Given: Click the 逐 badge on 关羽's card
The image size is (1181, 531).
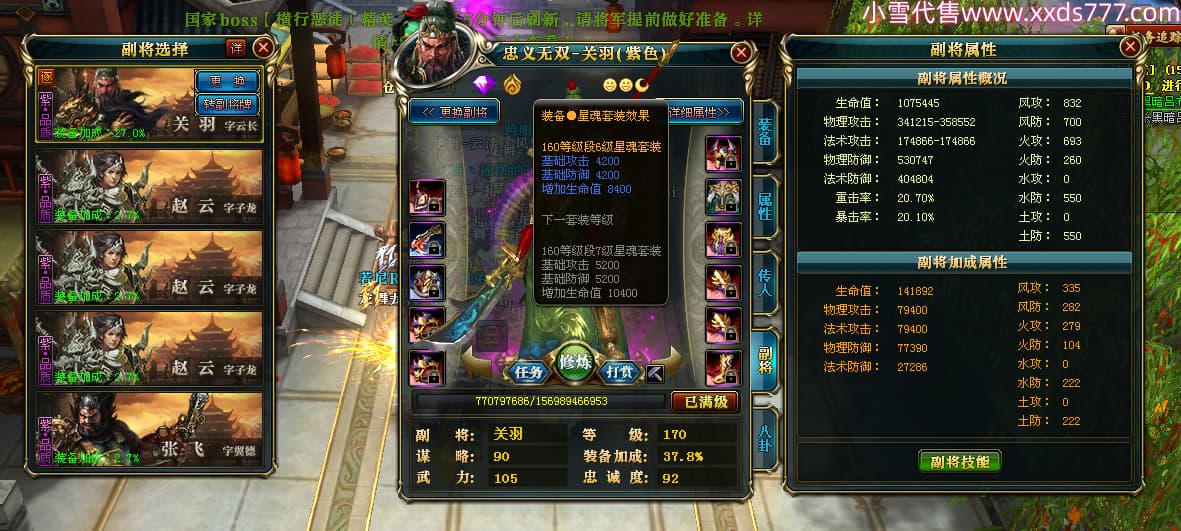Looking at the screenshot, I should pos(45,77).
